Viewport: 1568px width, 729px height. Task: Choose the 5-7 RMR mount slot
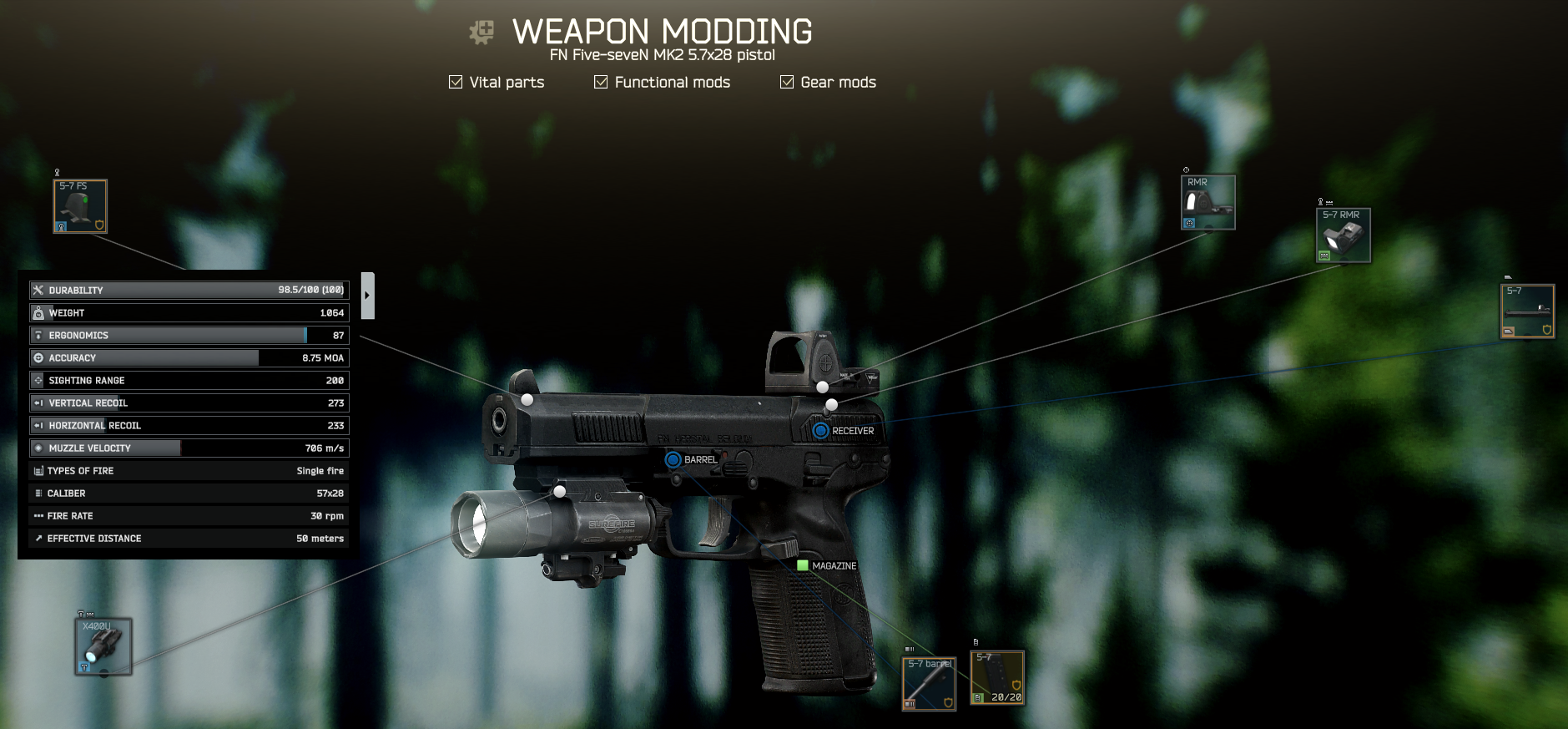point(1343,235)
